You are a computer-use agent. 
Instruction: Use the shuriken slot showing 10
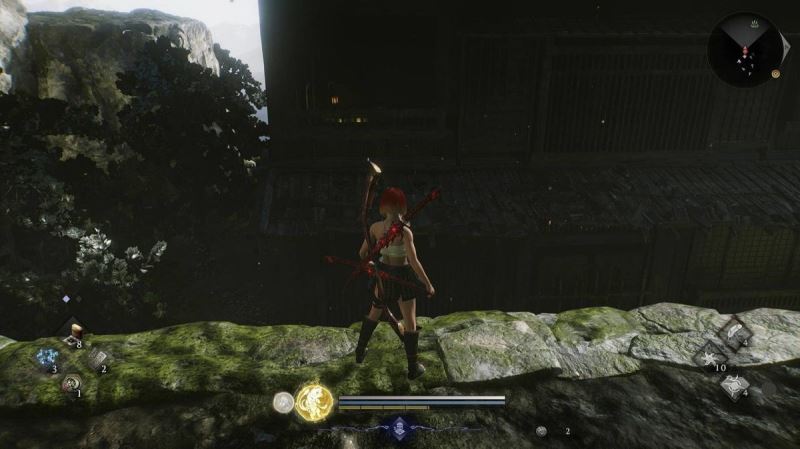(x=708, y=357)
